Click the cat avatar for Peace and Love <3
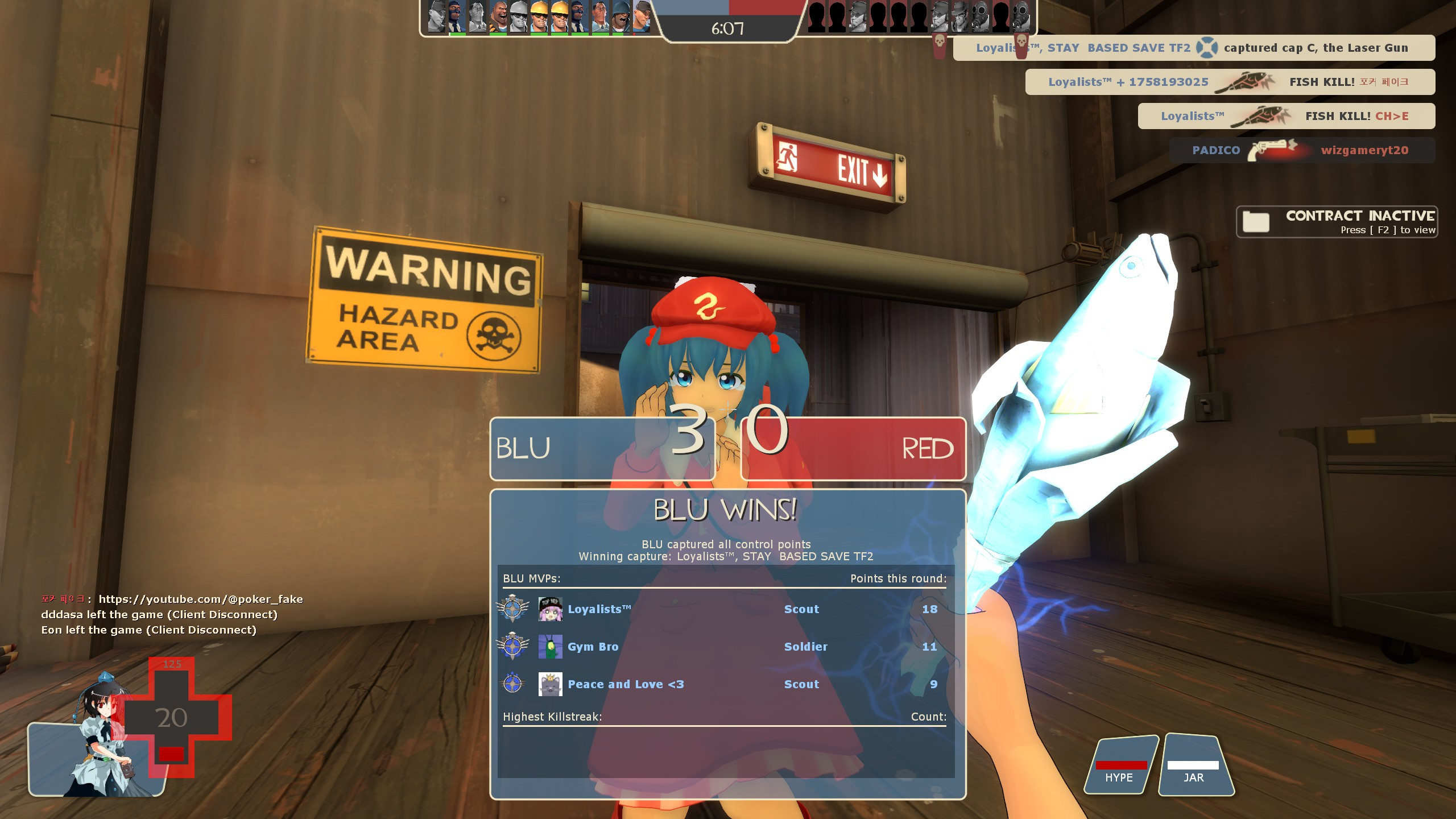This screenshot has width=1456, height=819. tap(549, 684)
